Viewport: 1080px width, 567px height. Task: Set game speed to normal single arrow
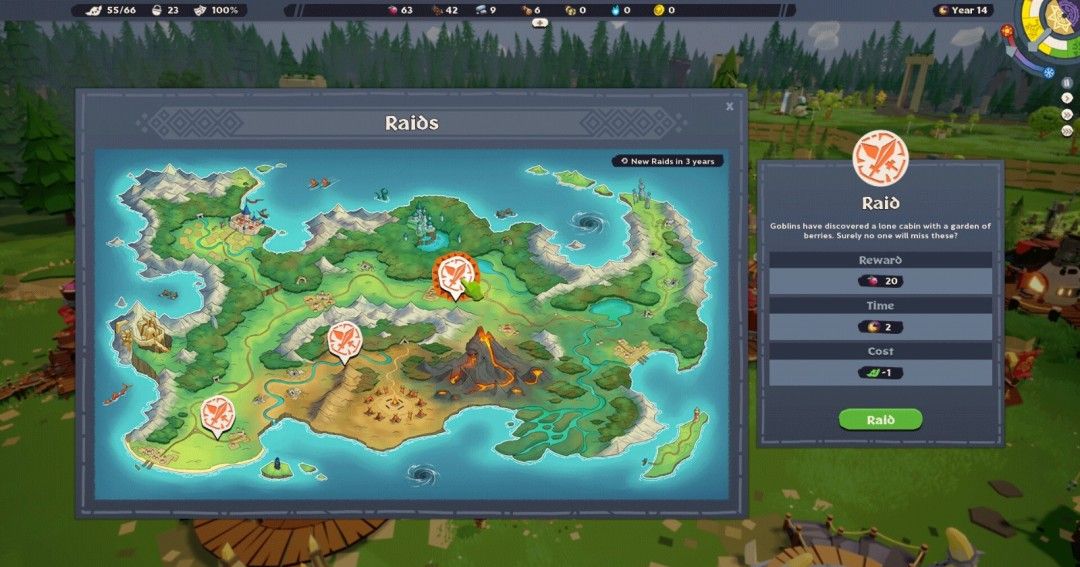point(1067,98)
